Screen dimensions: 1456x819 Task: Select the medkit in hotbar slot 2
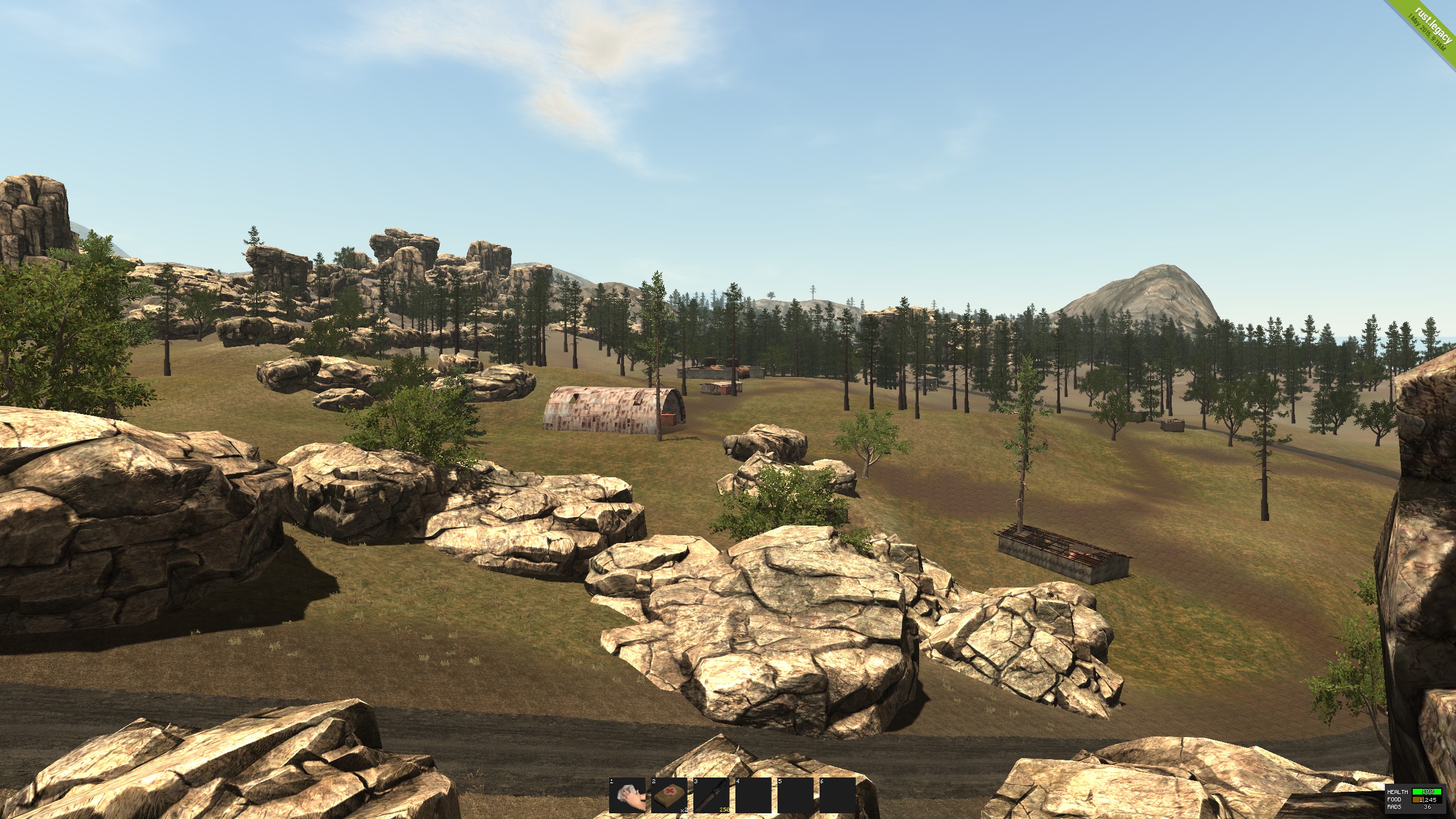[x=669, y=795]
